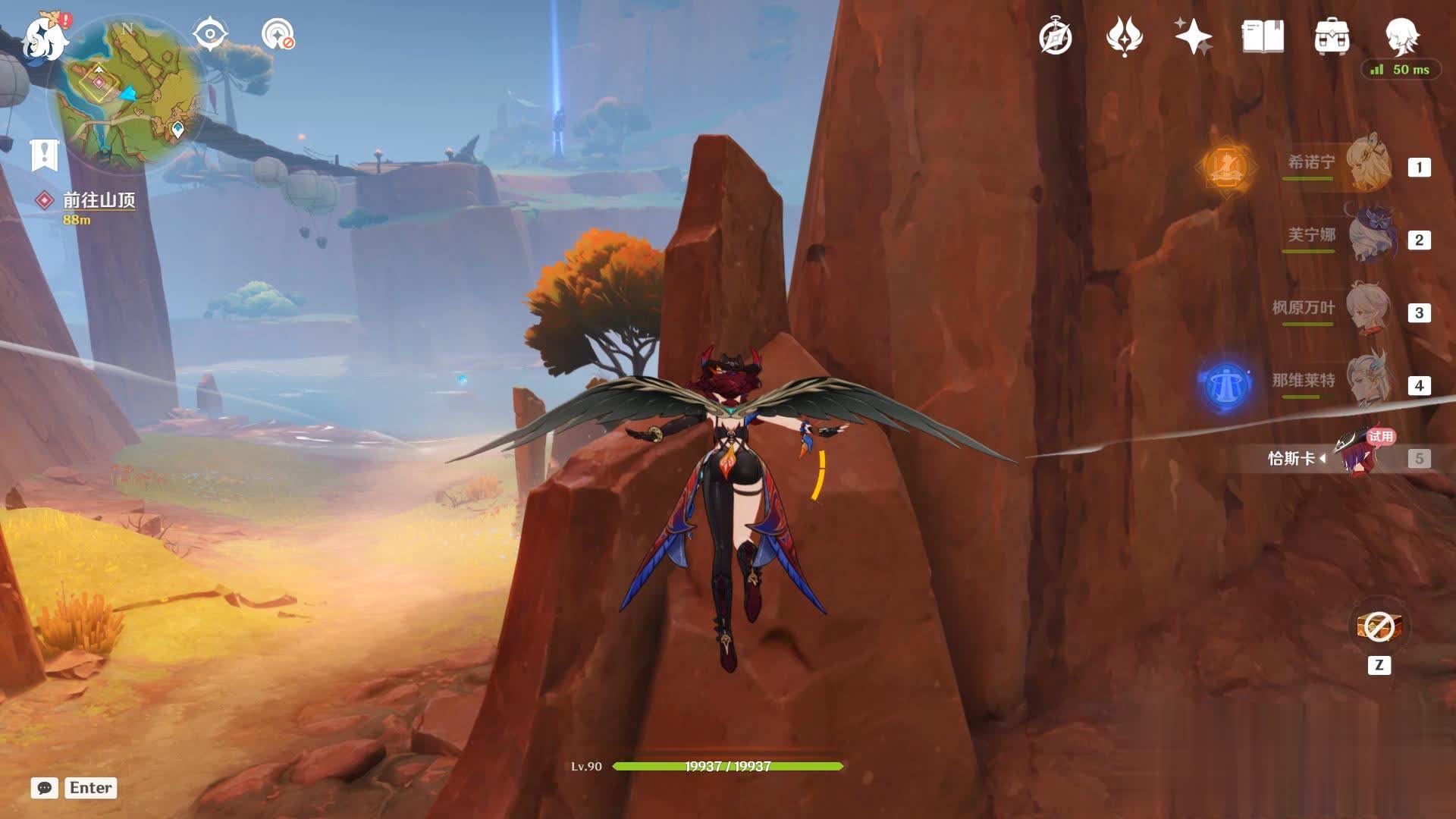Toggle the elemental sight eye icon
The image size is (1456, 819).
click(210, 34)
